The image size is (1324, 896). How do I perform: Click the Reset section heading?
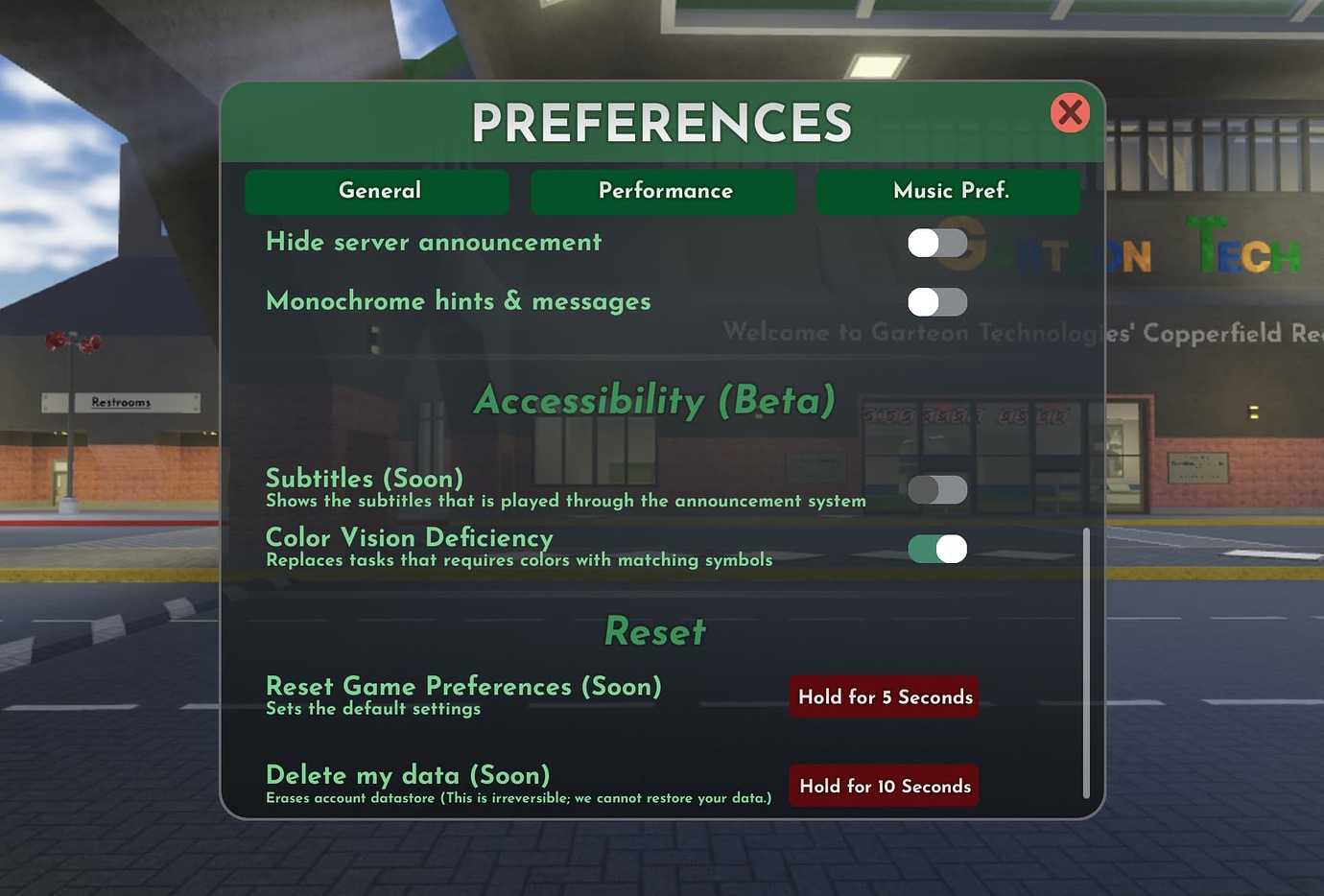[x=653, y=631]
